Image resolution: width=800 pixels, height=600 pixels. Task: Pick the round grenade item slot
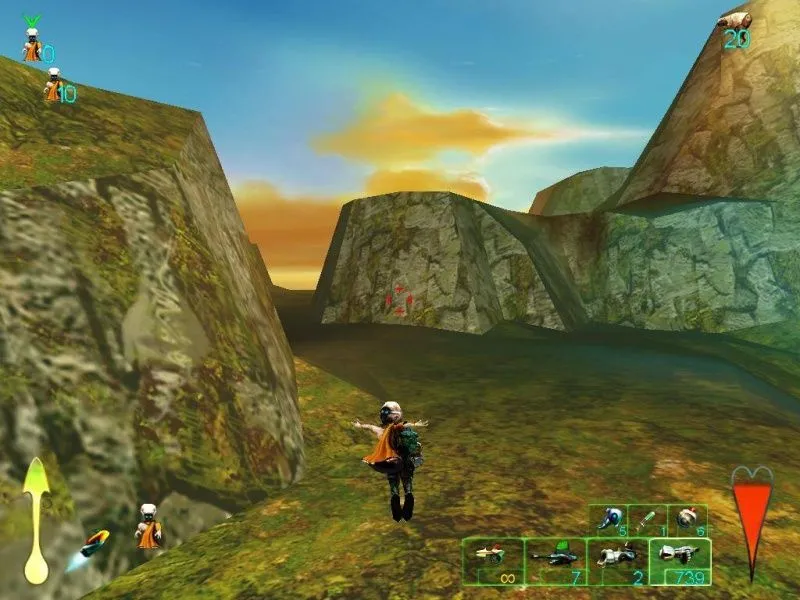[x=687, y=518]
